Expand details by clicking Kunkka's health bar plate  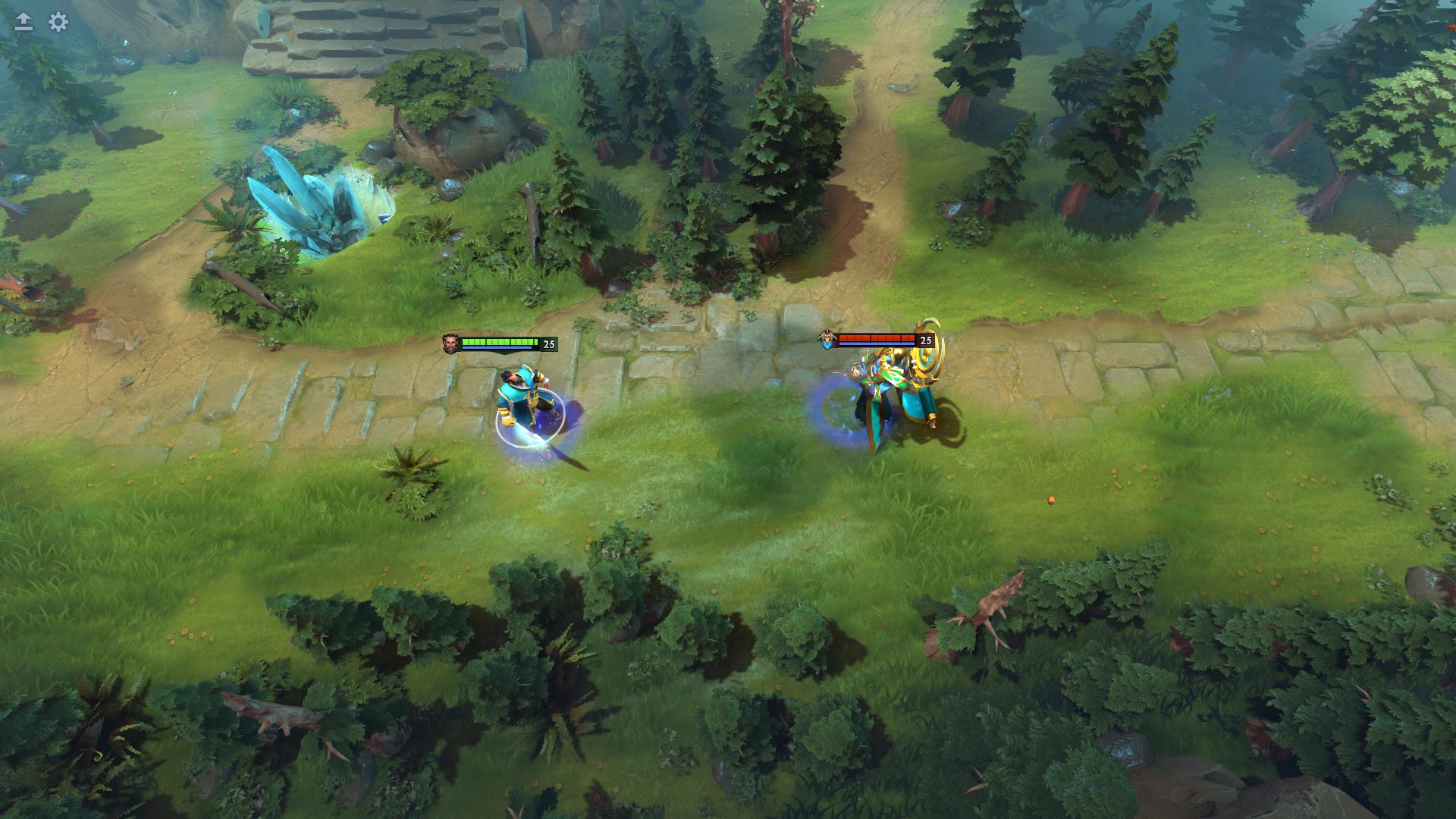tap(500, 343)
